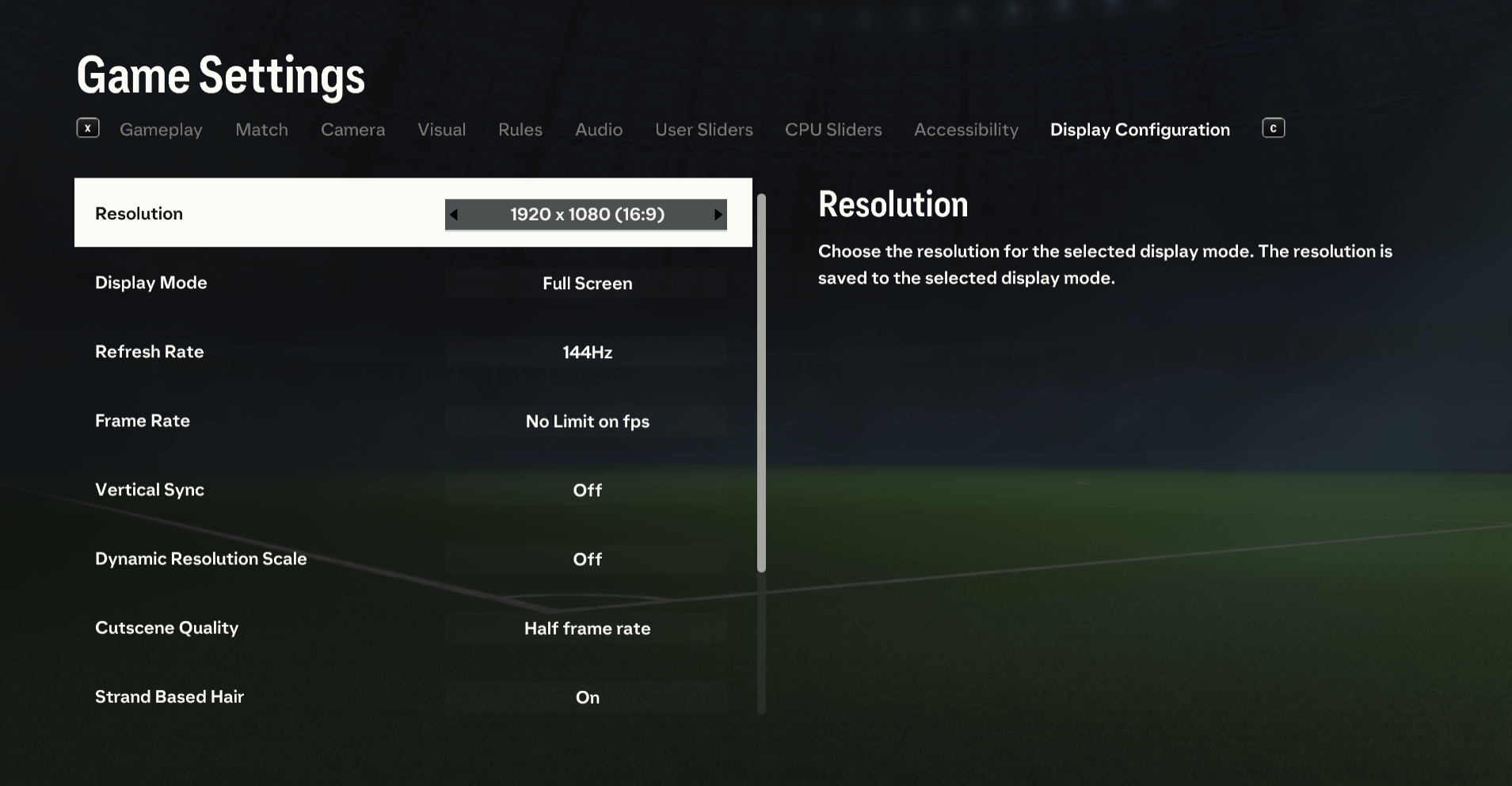Select the Frame Rate setting
1512x786 pixels.
pos(412,421)
